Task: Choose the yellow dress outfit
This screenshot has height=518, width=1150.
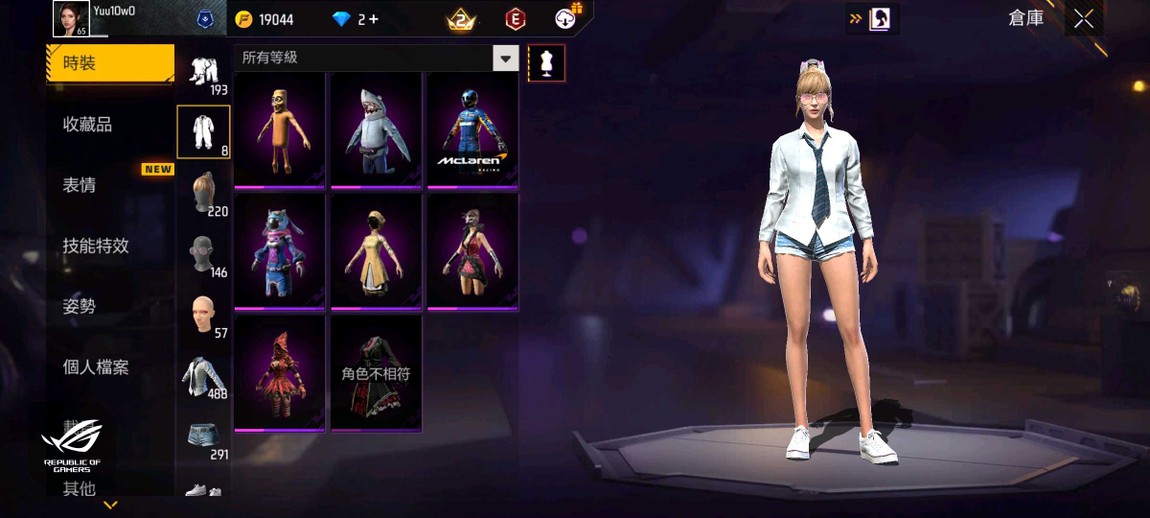Action: [376, 251]
